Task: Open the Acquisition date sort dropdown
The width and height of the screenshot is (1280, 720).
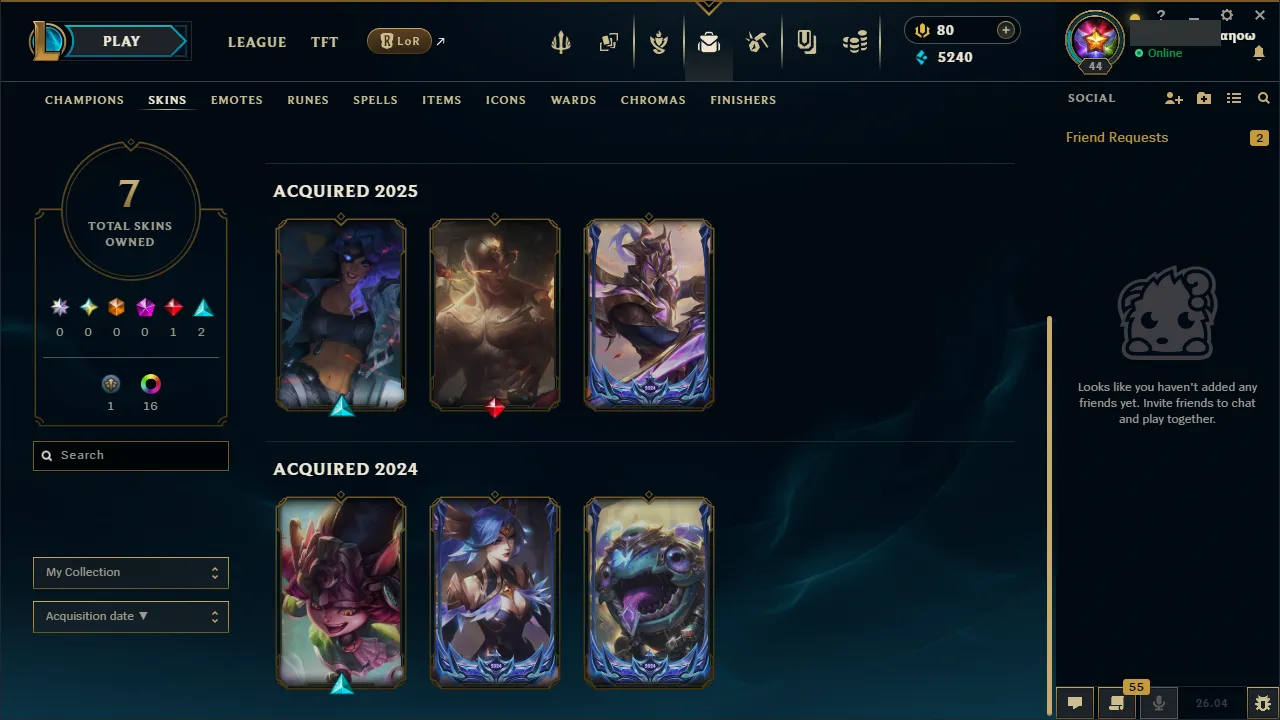Action: point(130,616)
